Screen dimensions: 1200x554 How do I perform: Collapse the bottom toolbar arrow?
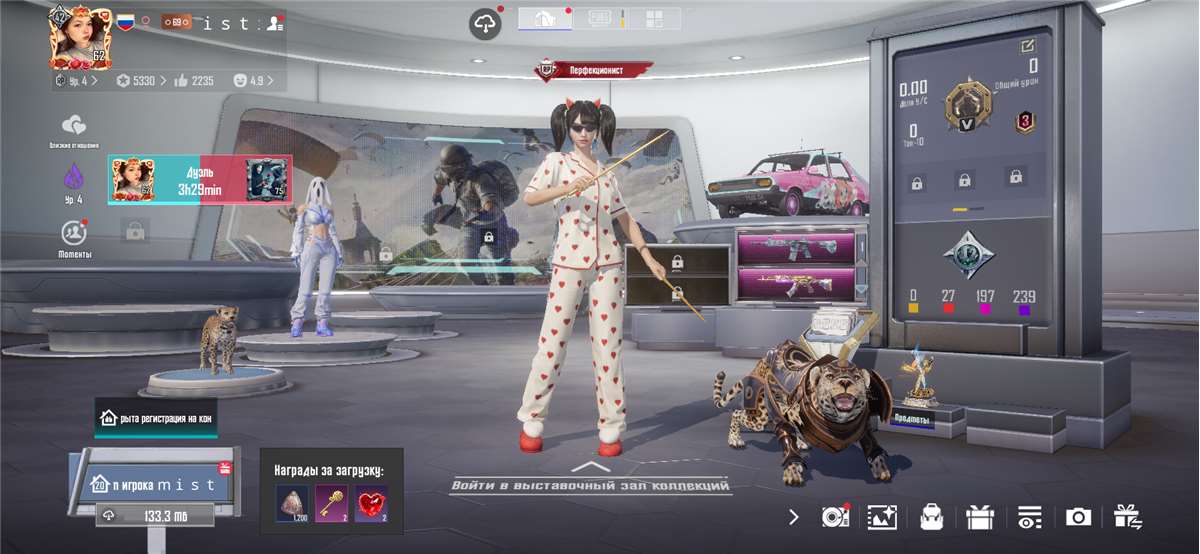pyautogui.click(x=794, y=516)
